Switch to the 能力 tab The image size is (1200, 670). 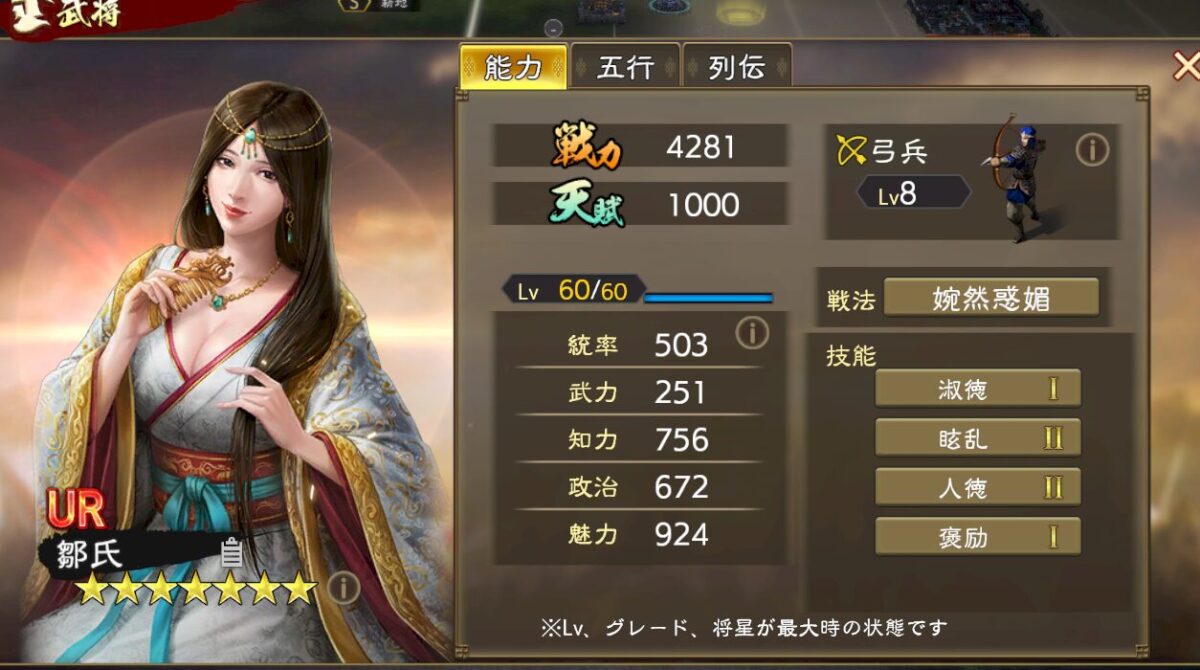[x=513, y=67]
